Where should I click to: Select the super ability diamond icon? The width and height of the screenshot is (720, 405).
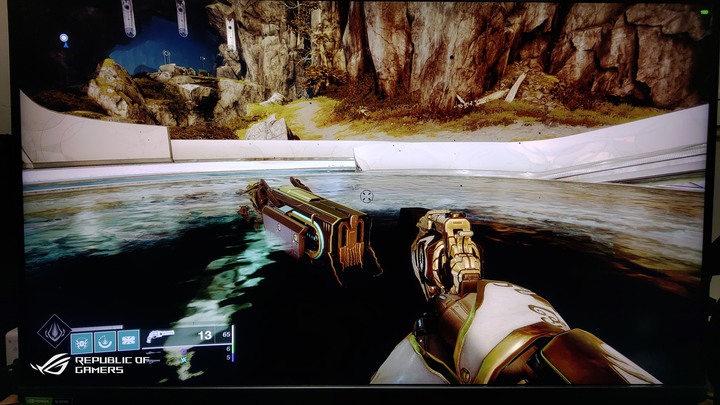(x=53, y=331)
